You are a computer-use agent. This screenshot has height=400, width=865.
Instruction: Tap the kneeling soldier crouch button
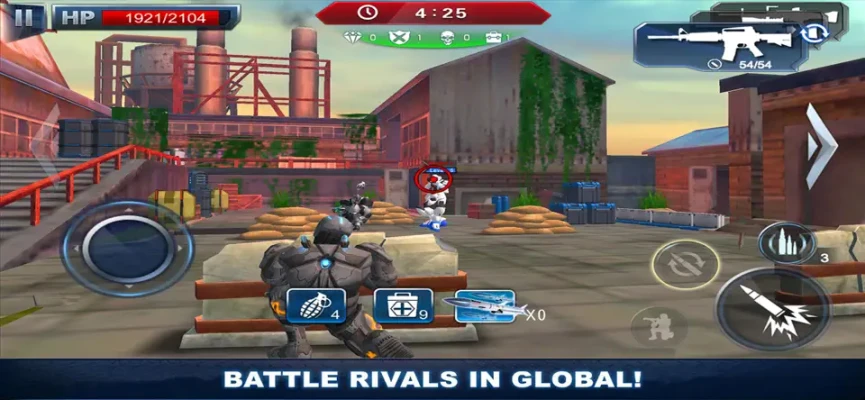click(x=659, y=326)
